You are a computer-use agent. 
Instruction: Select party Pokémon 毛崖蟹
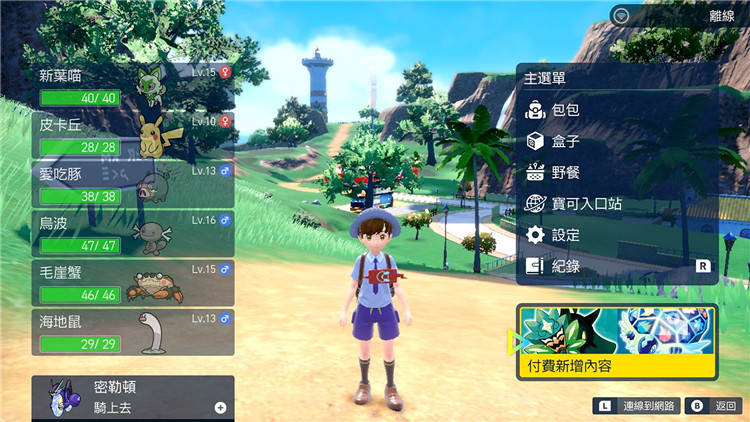(x=135, y=282)
